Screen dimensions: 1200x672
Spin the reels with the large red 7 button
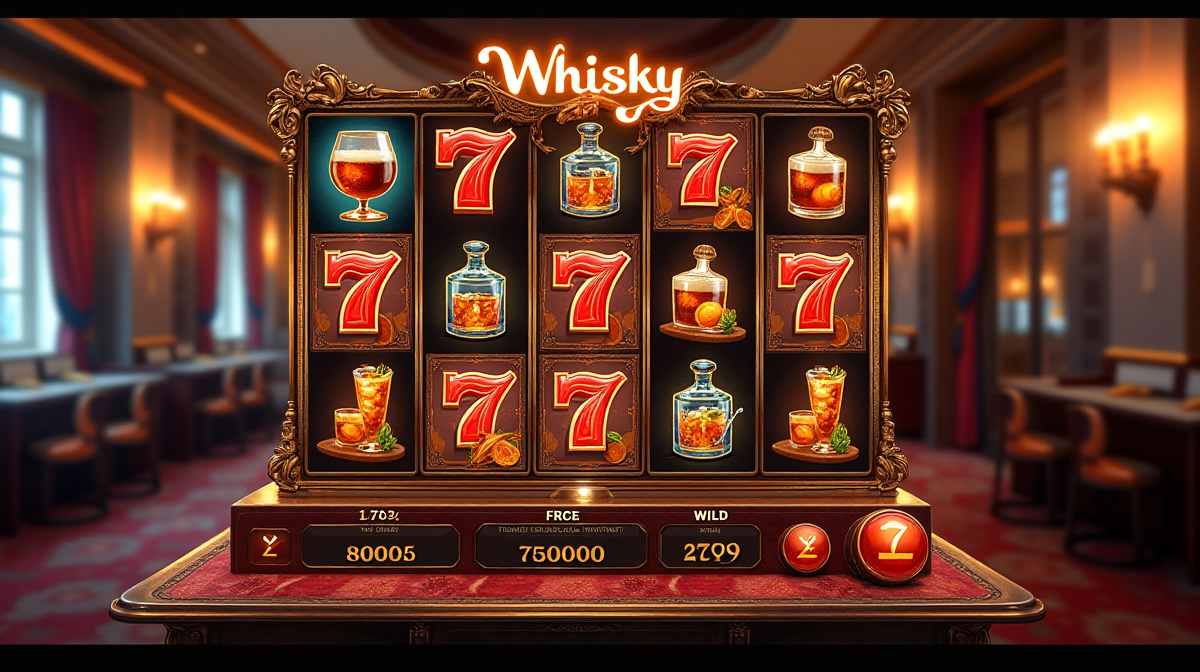point(891,545)
